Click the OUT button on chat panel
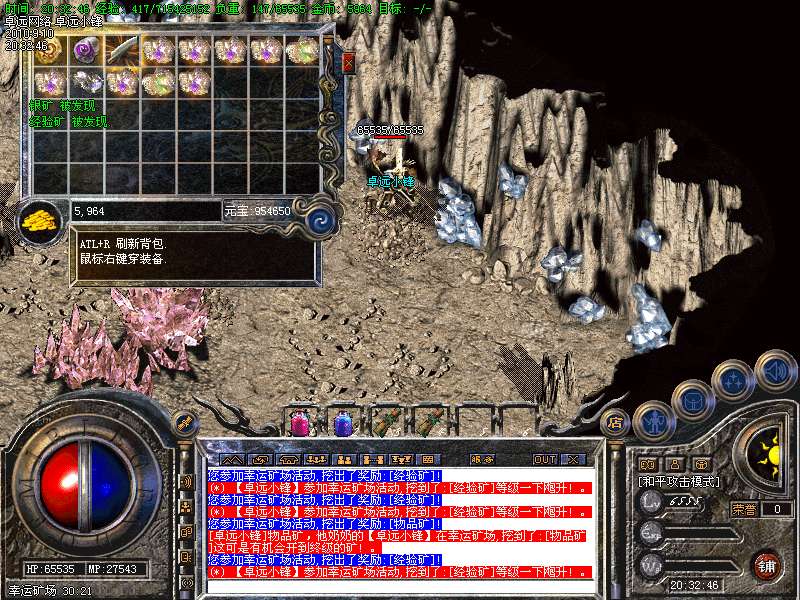The height and width of the screenshot is (600, 800). click(x=544, y=459)
